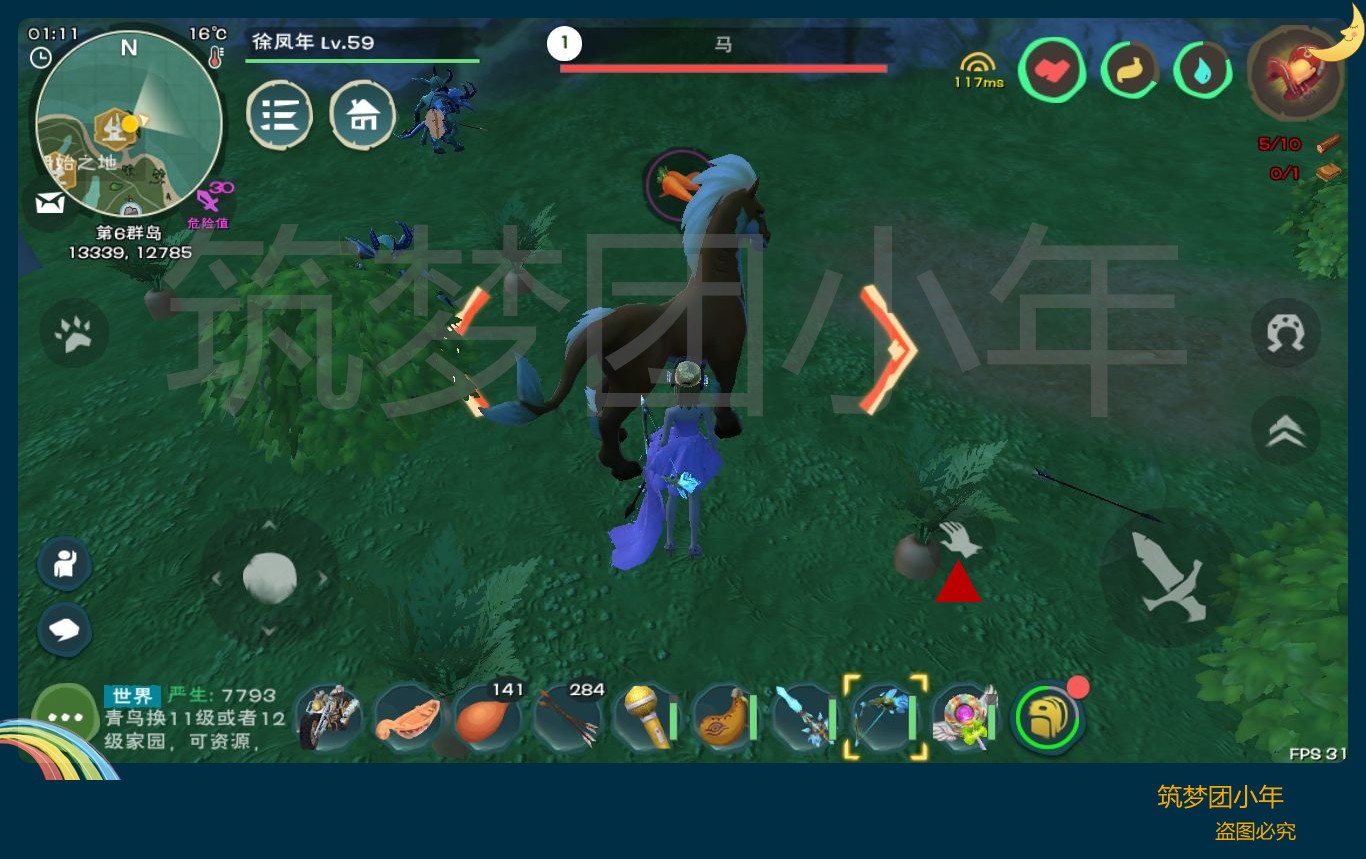Tap the horseshoe mount button

1285,333
